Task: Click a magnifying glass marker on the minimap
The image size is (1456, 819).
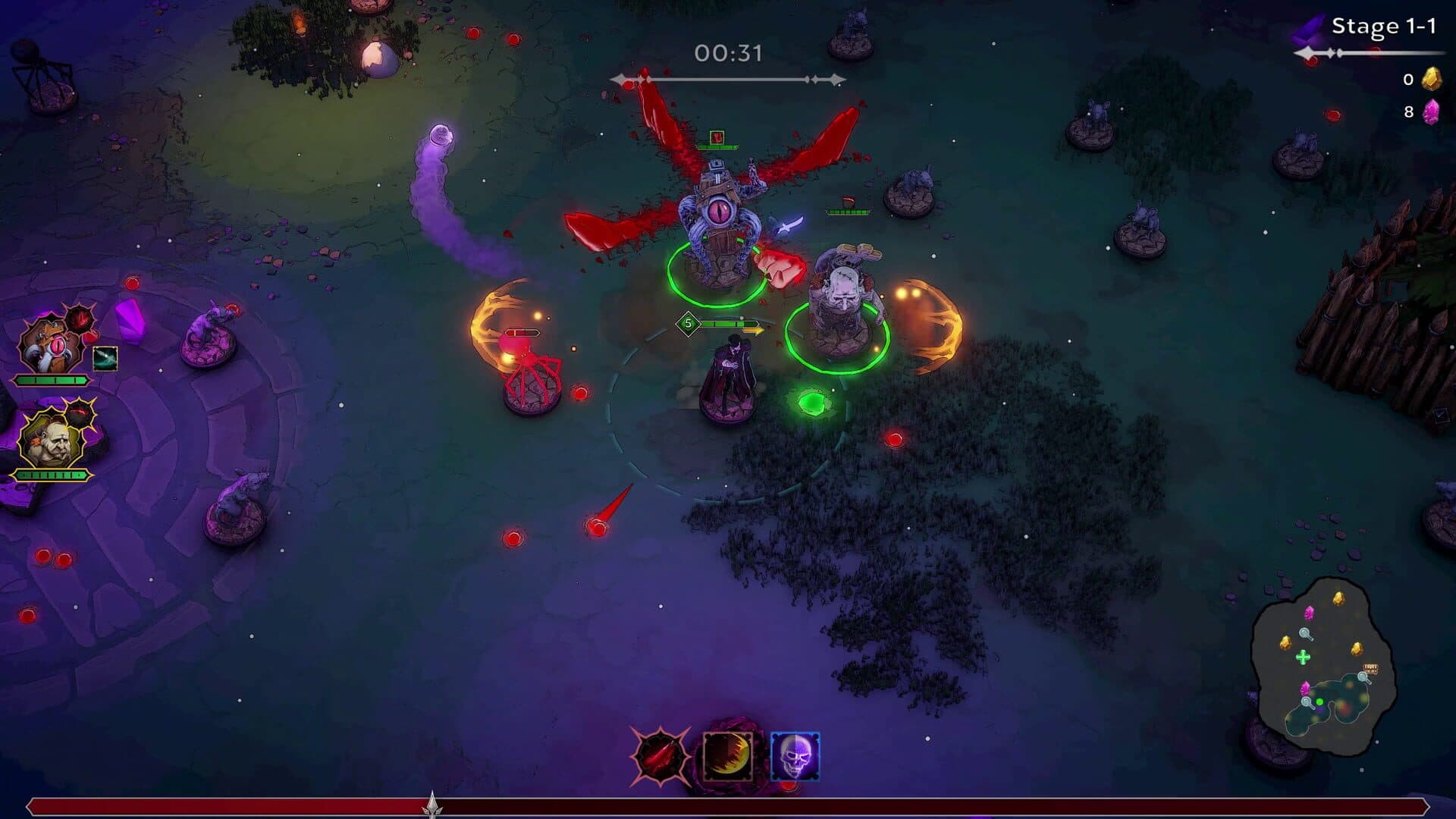Action: [x=1305, y=634]
